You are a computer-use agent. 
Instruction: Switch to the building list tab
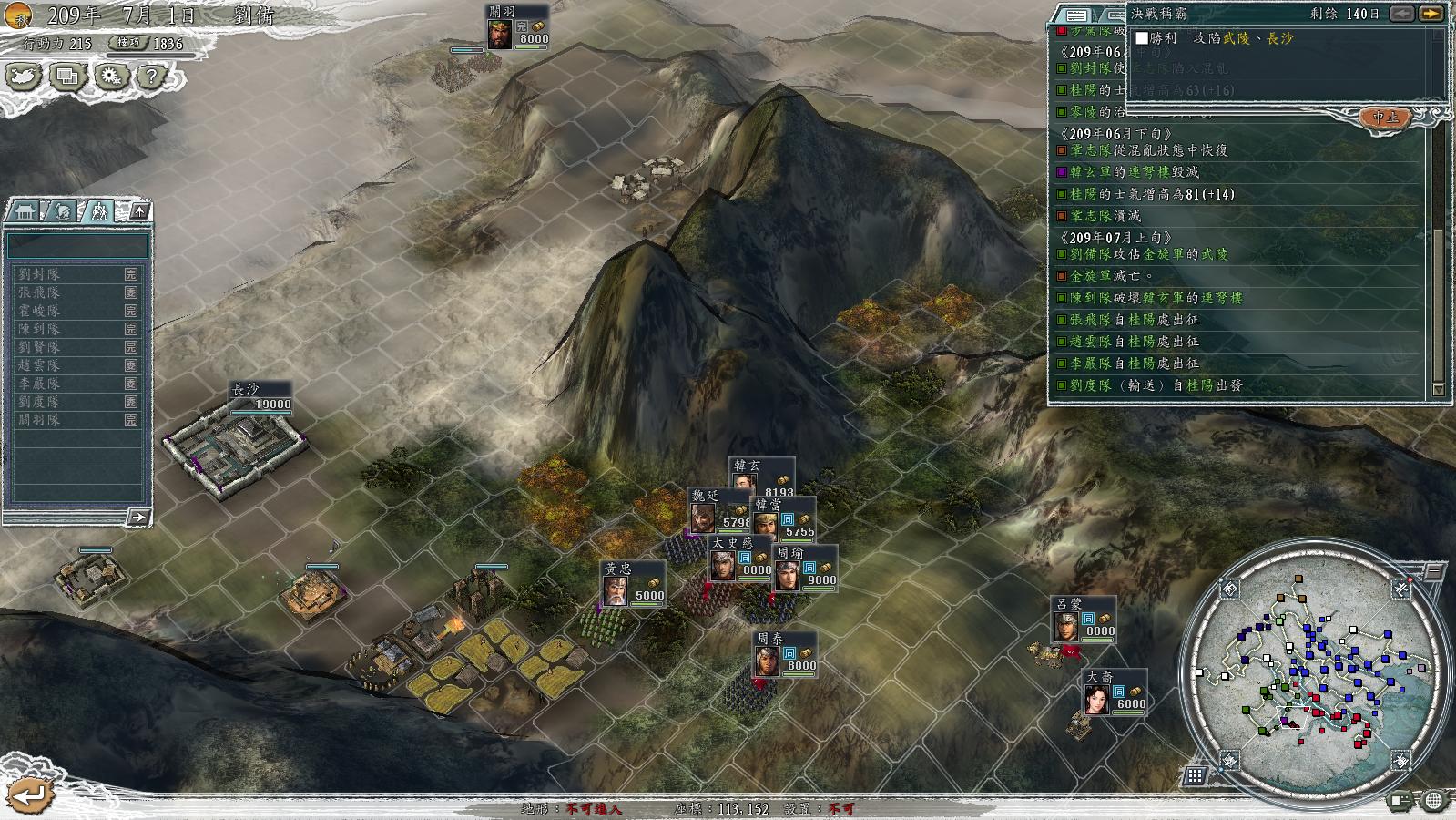(x=24, y=211)
